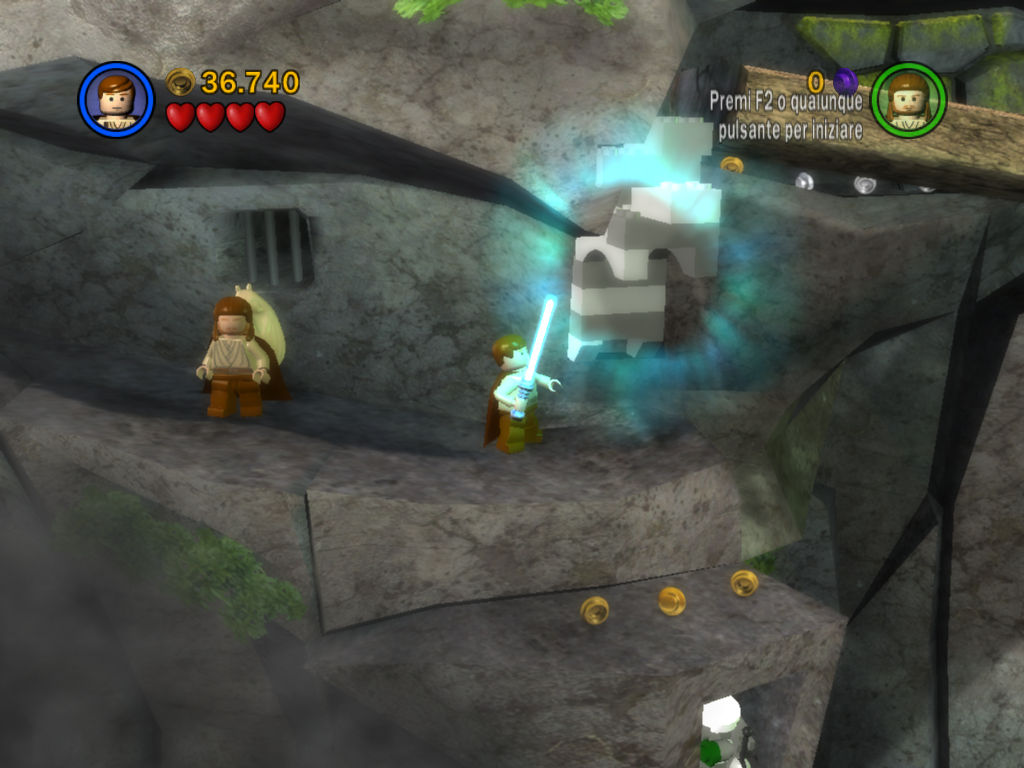
Task: Click player one's blue-ringed character portrait
Action: [x=116, y=100]
